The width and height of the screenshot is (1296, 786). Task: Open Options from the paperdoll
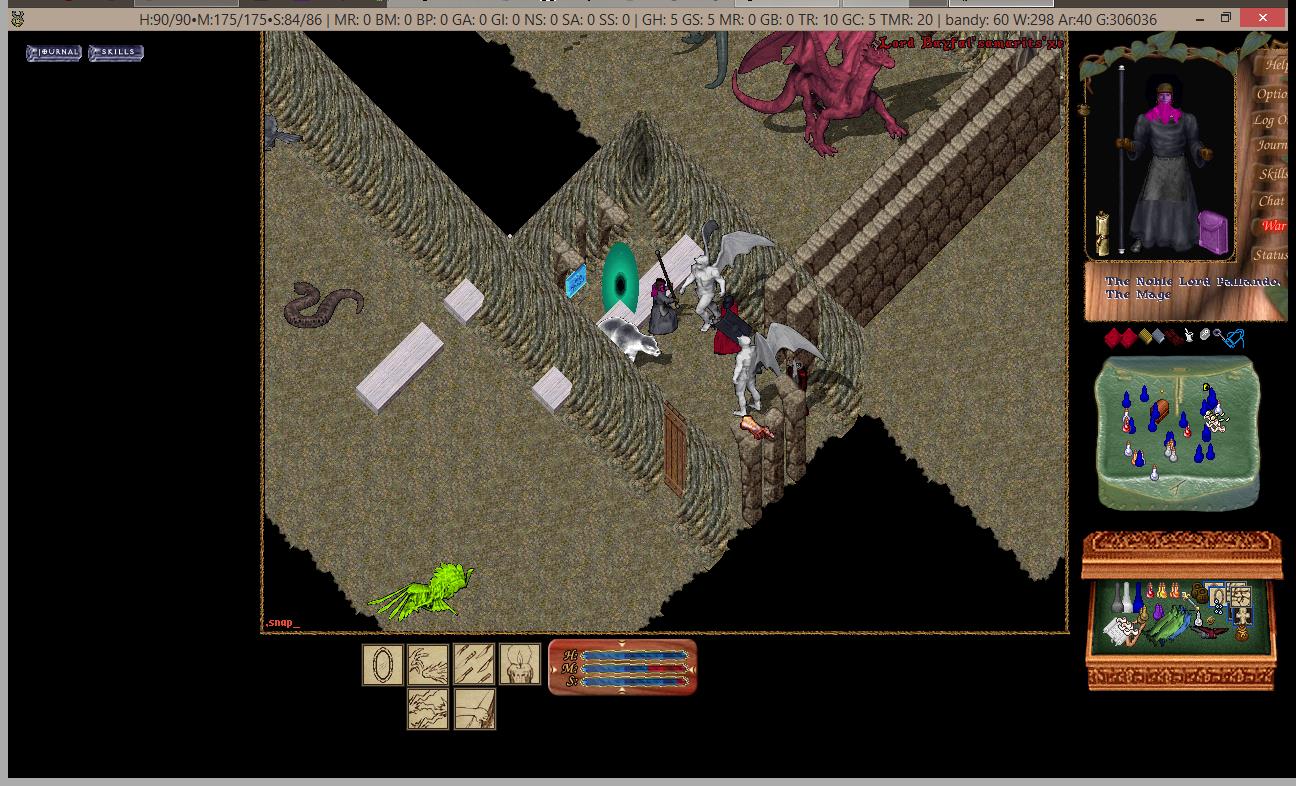click(x=1271, y=94)
